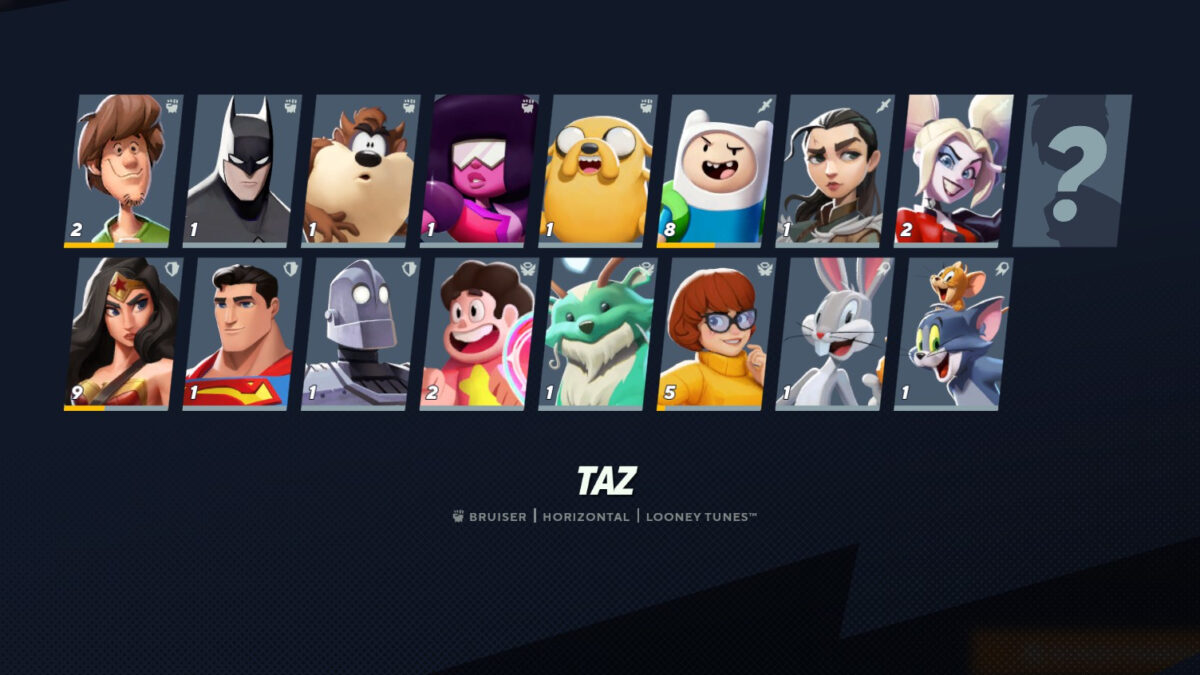The image size is (1200, 675).
Task: Pick Arya Stark's portrait
Action: click(834, 170)
